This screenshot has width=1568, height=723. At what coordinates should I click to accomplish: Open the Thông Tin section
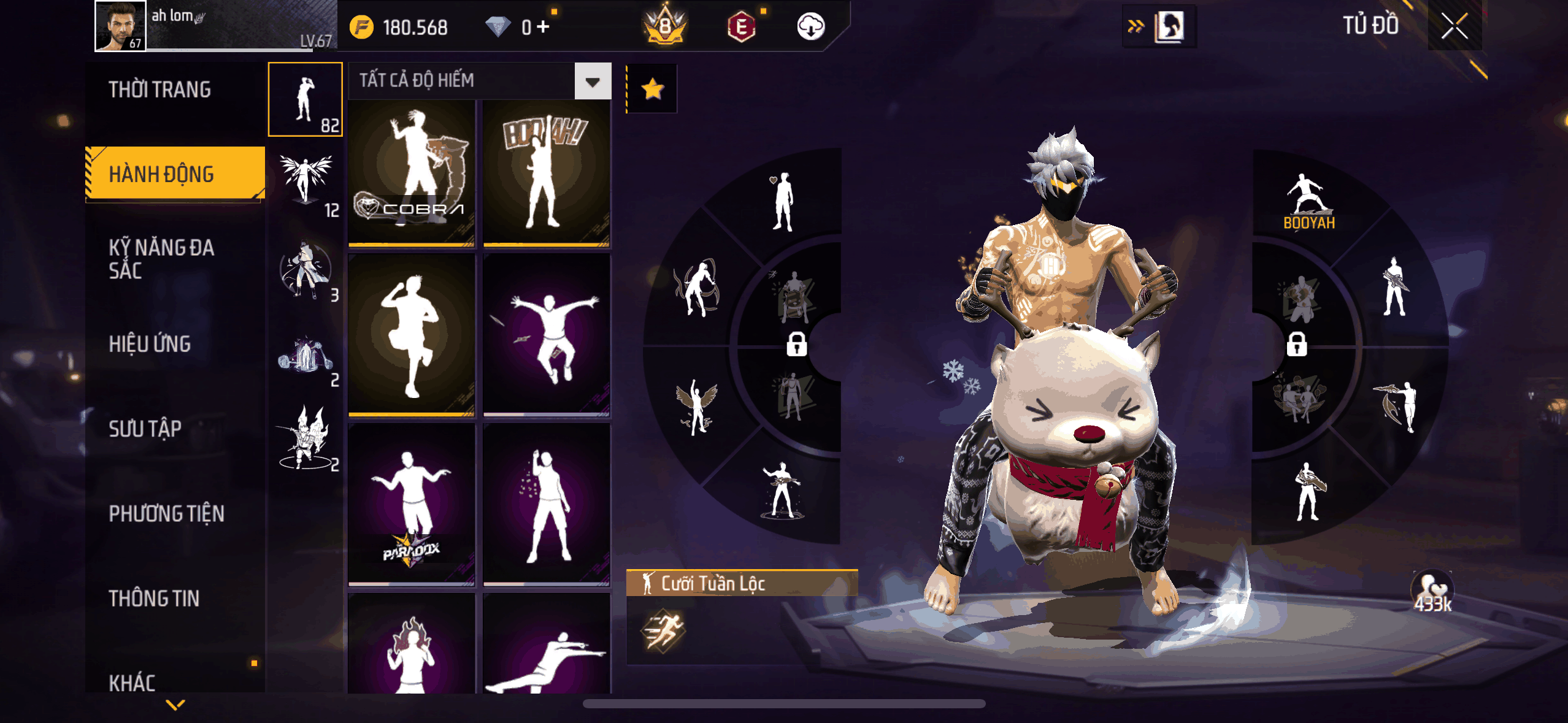tap(154, 599)
